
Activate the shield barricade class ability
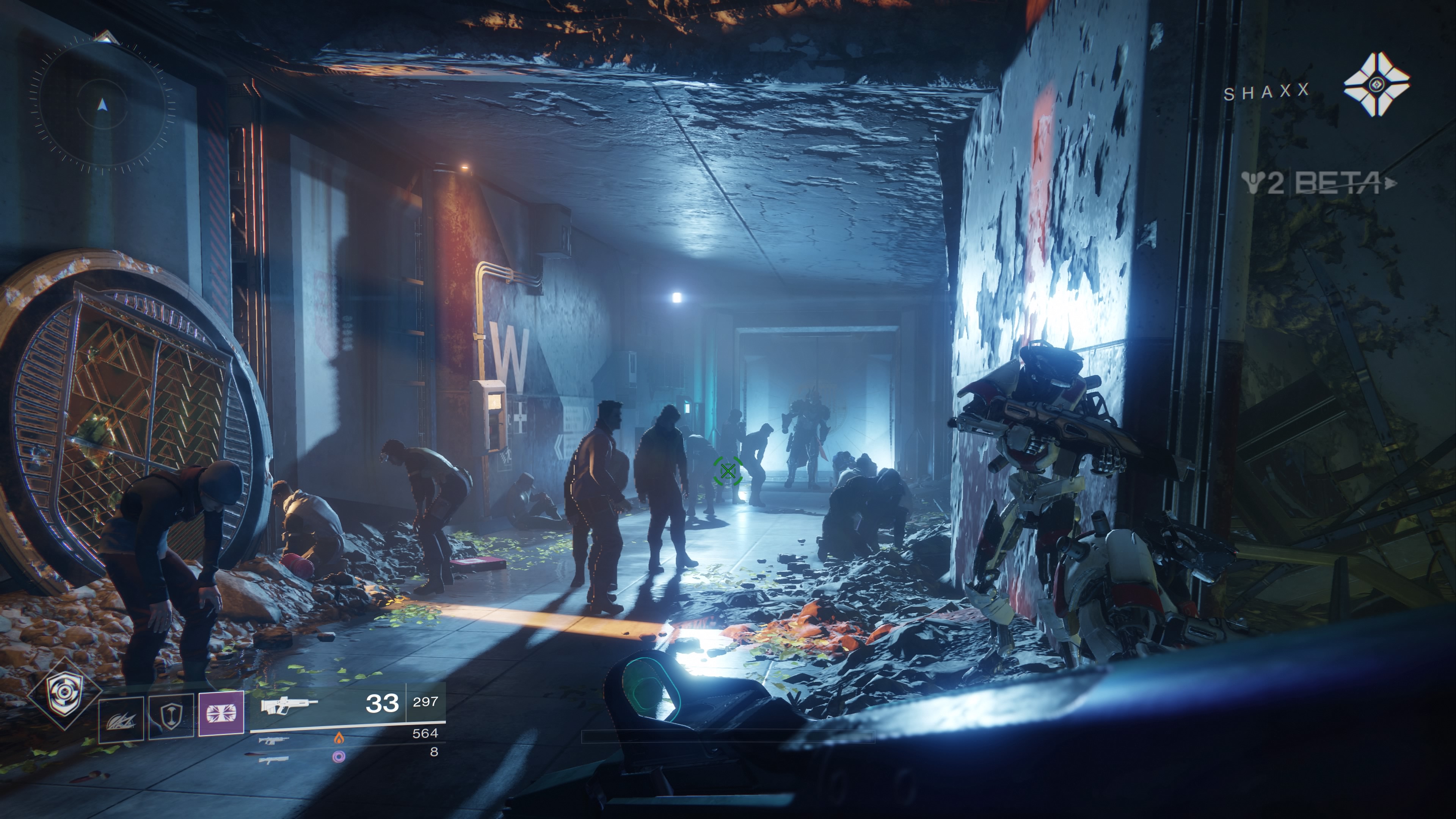pyautogui.click(x=171, y=717)
